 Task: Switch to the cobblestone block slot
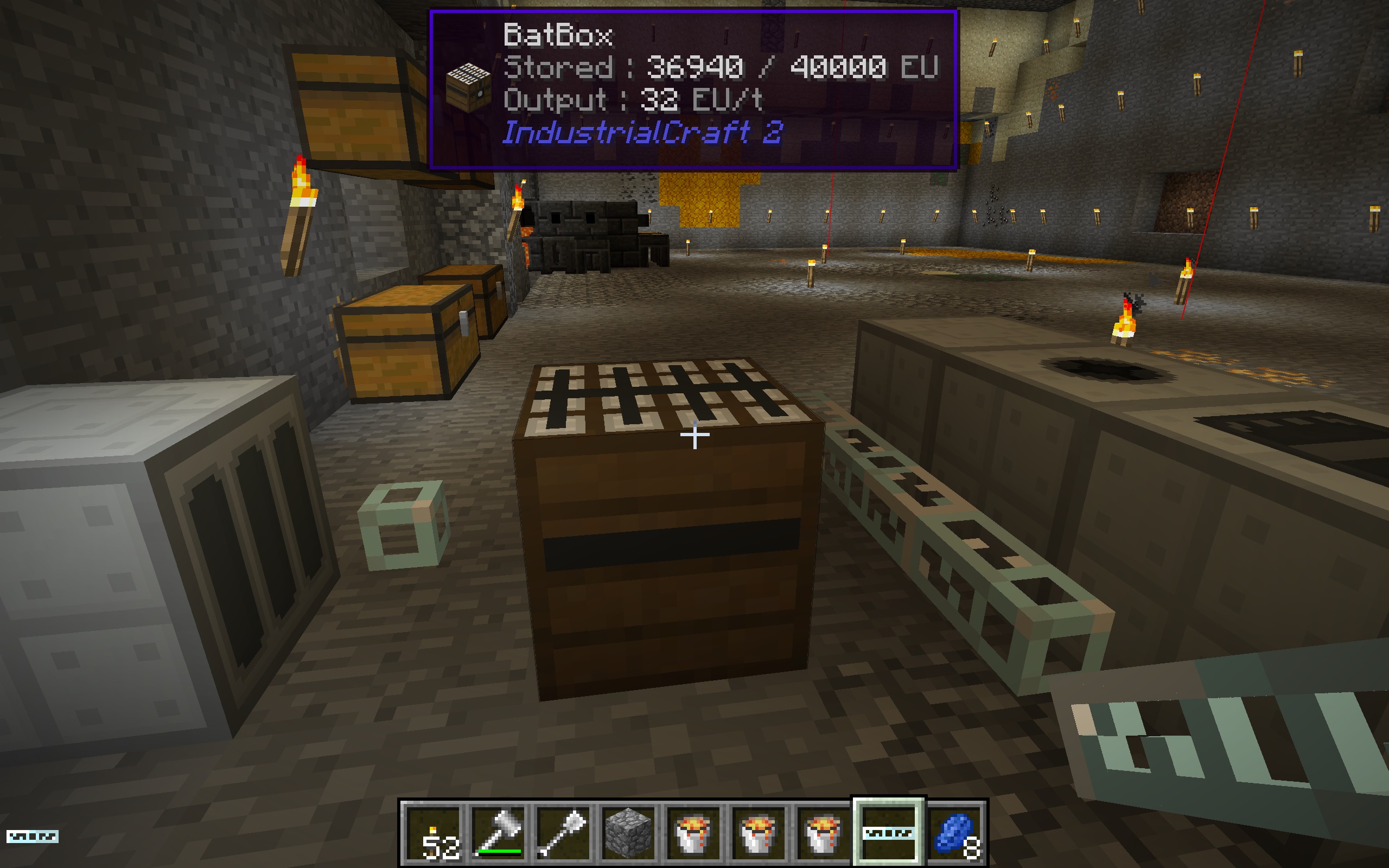tap(628, 833)
